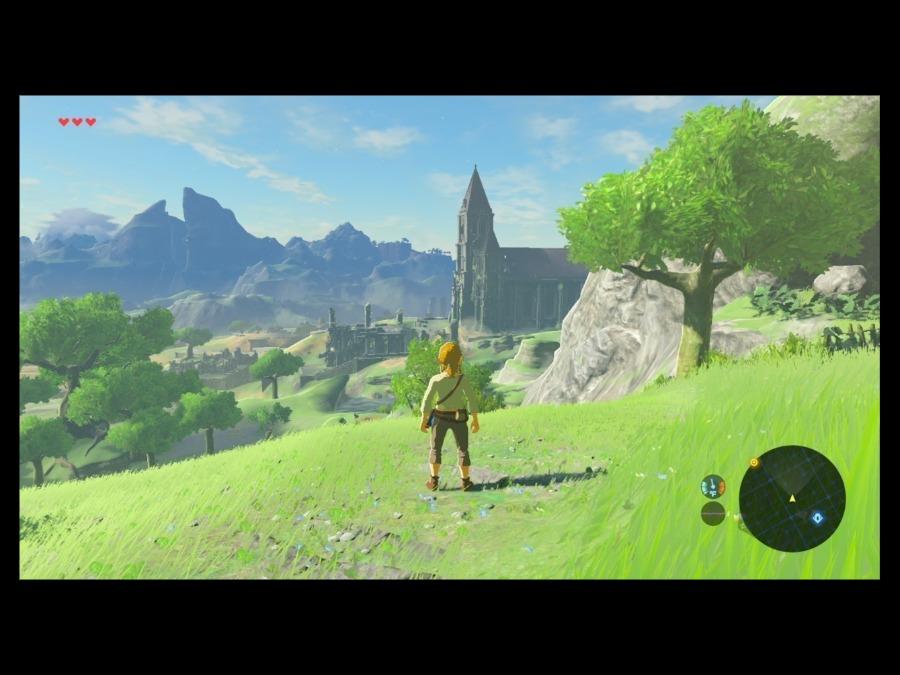Click the blue shrine marker on minimap
Viewport: 900px width, 675px height.
[x=817, y=517]
